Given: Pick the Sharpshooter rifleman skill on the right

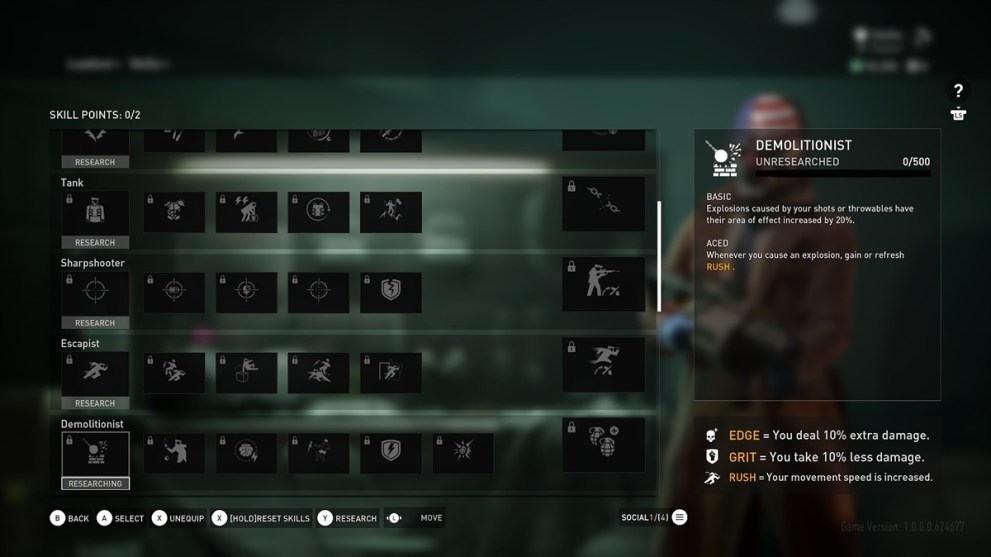Looking at the screenshot, I should pyautogui.click(x=603, y=284).
